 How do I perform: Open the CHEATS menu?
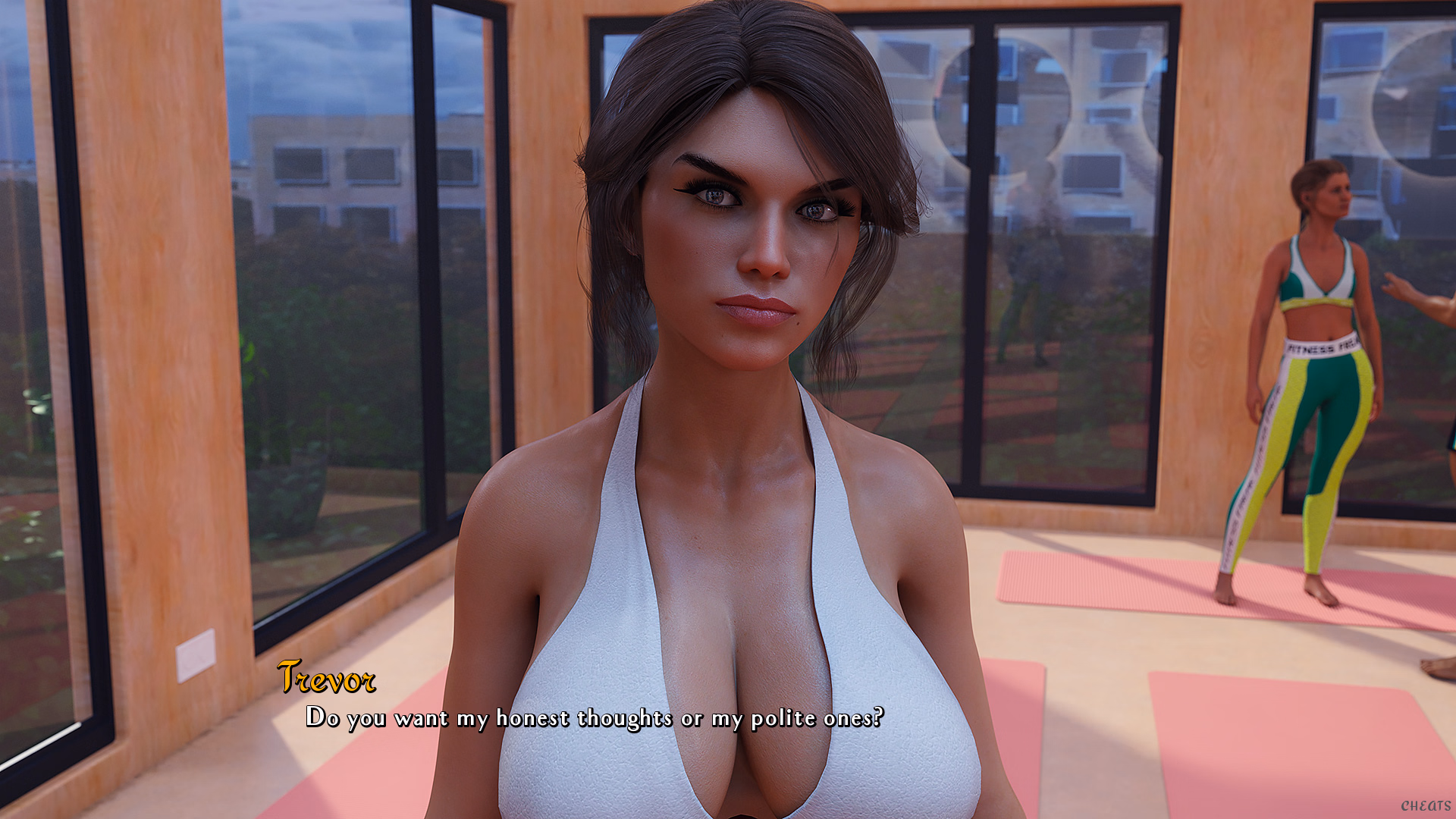[x=1425, y=806]
